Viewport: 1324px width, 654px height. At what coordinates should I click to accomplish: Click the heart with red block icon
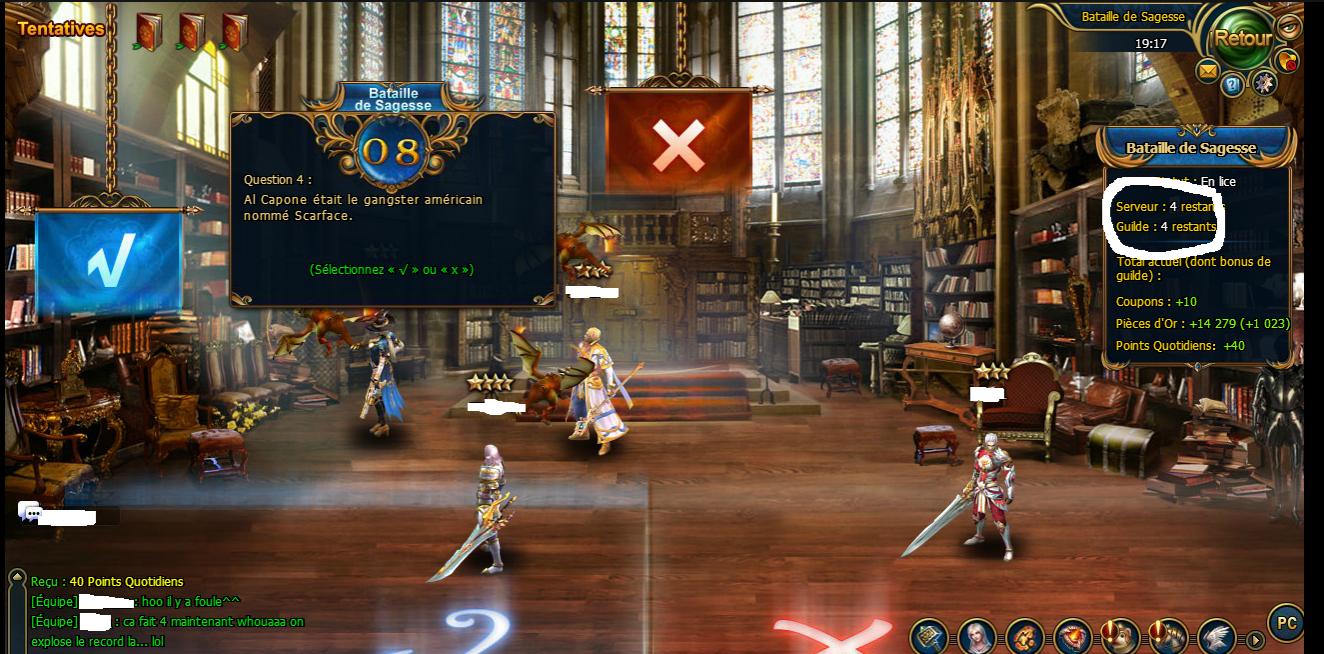click(1287, 60)
